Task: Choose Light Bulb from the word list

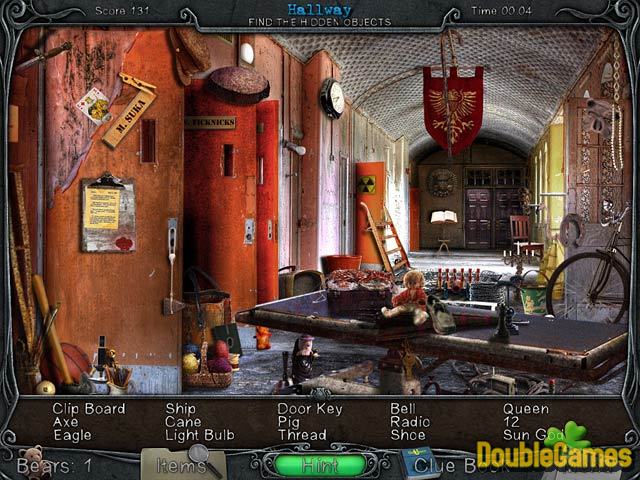Action: click(200, 435)
